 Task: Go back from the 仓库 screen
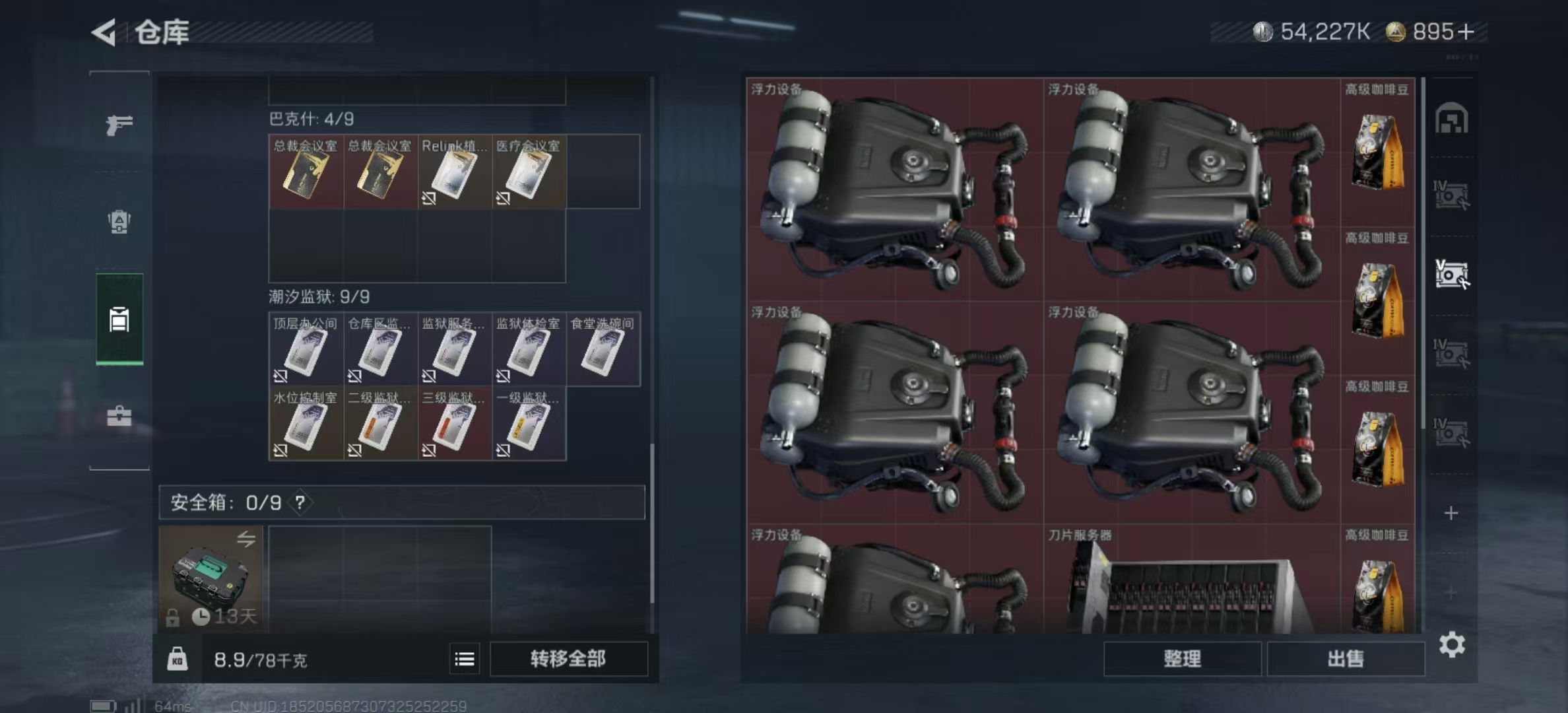click(x=105, y=32)
